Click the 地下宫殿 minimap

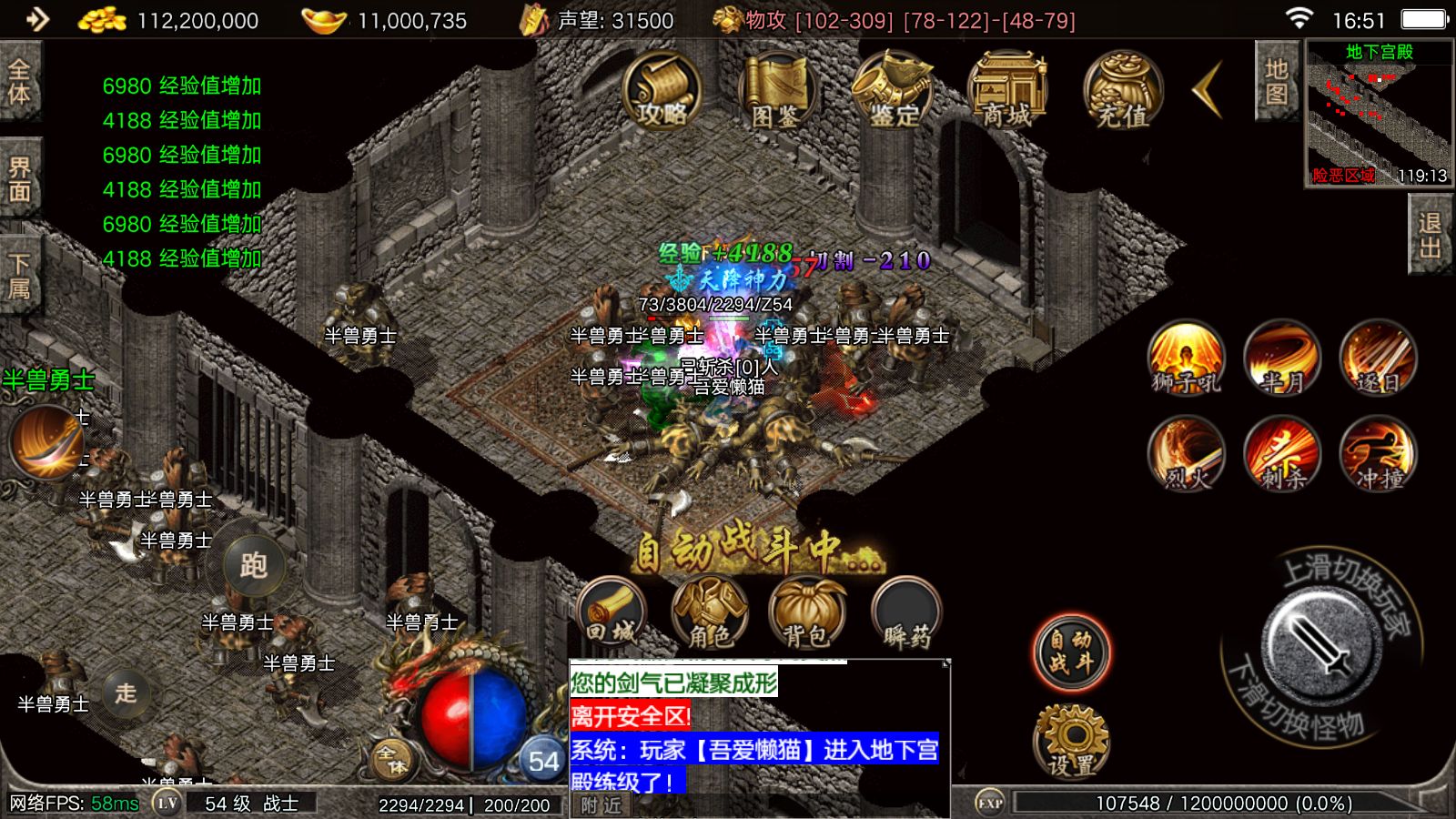point(1379,114)
